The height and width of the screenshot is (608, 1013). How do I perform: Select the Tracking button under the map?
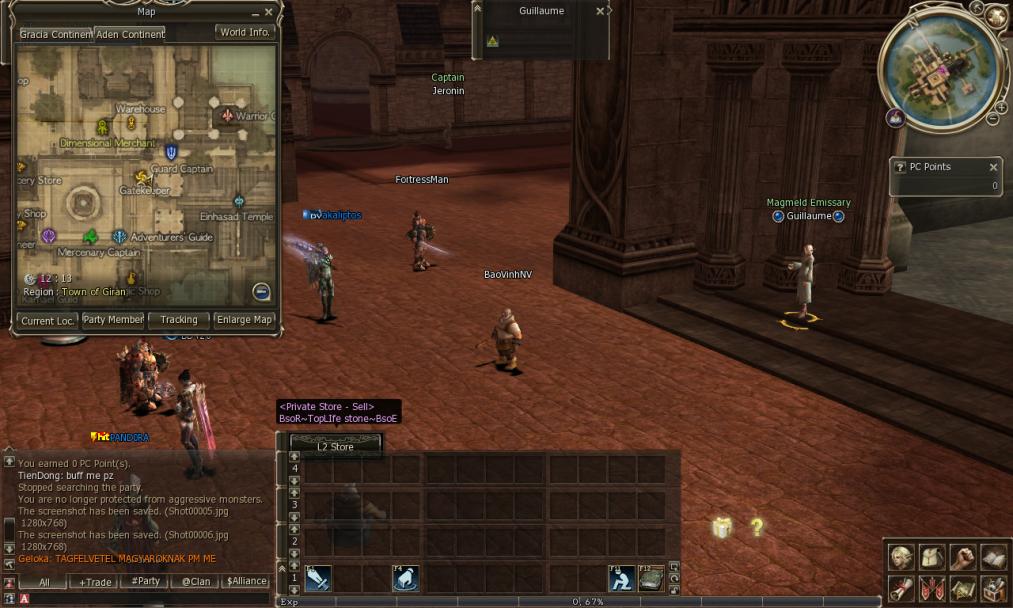179,320
